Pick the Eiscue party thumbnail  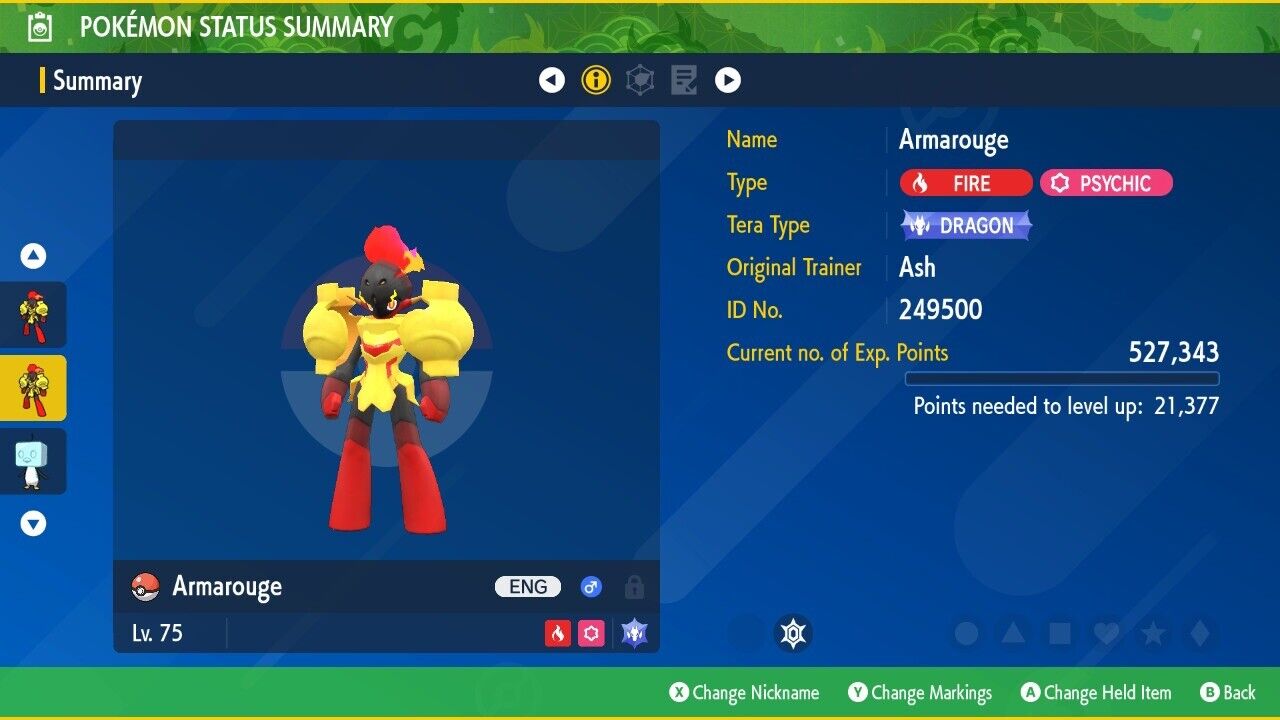coord(33,461)
